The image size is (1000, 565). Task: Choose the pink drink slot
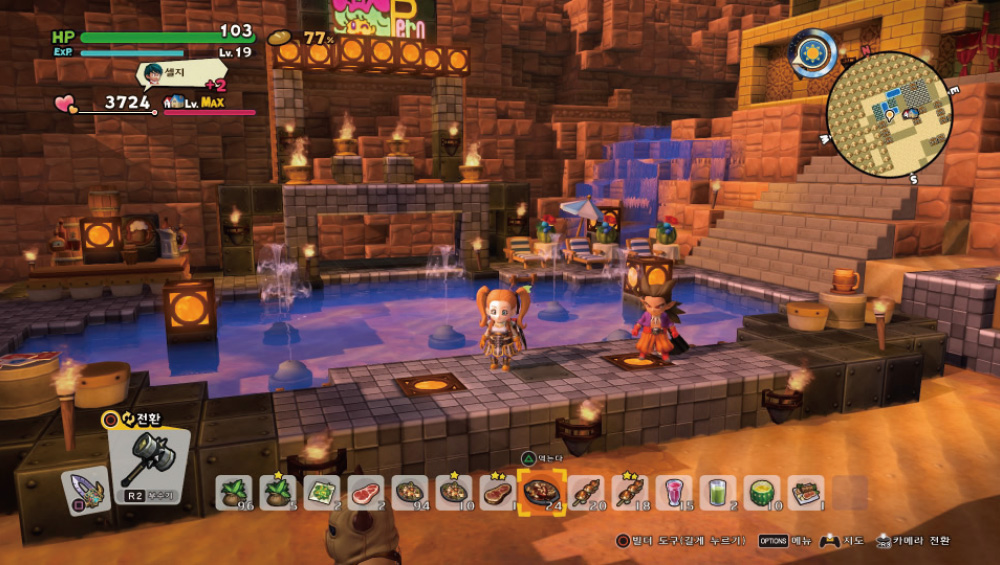[673, 492]
